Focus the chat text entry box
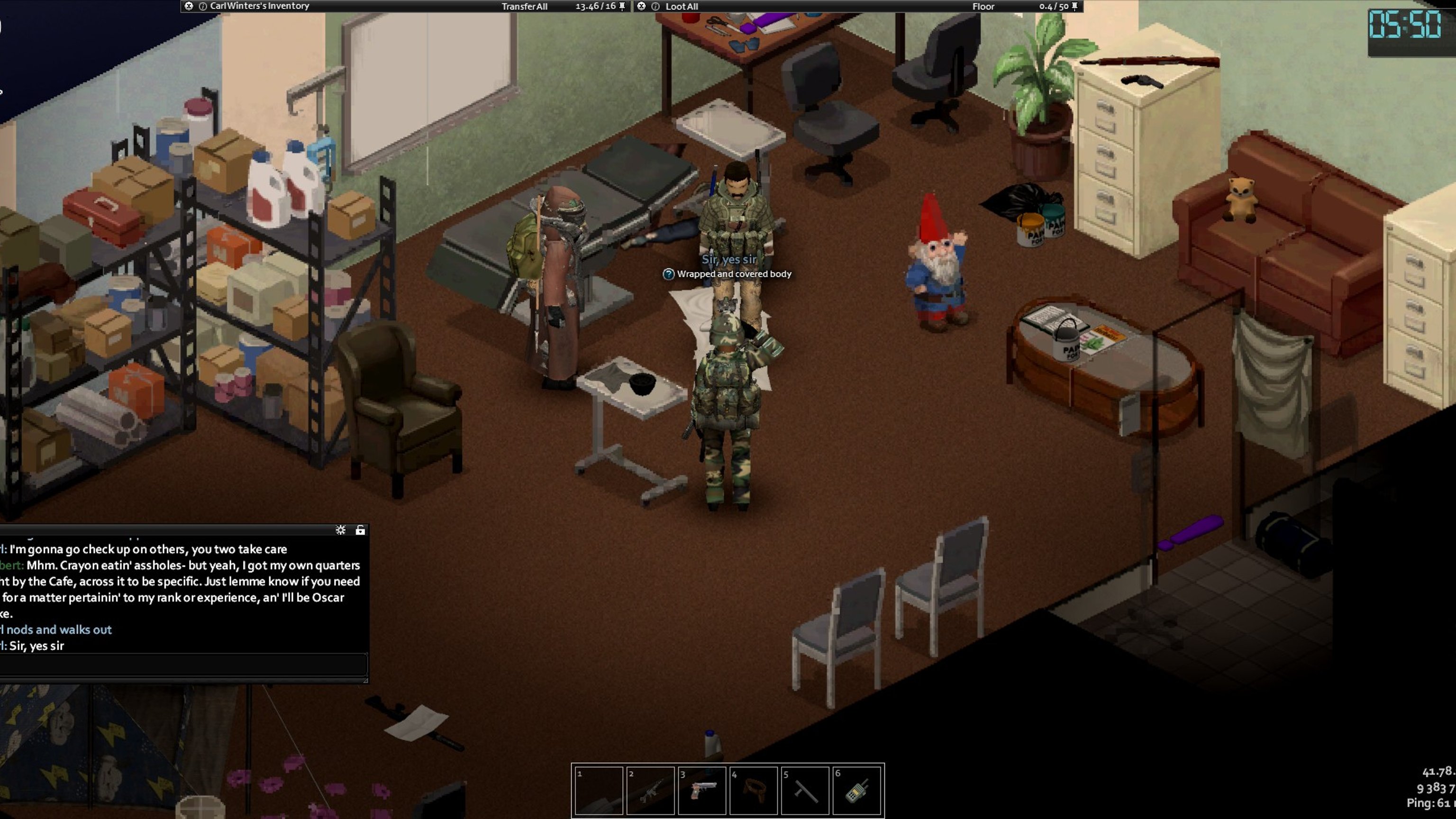This screenshot has height=819, width=1456. [x=183, y=664]
